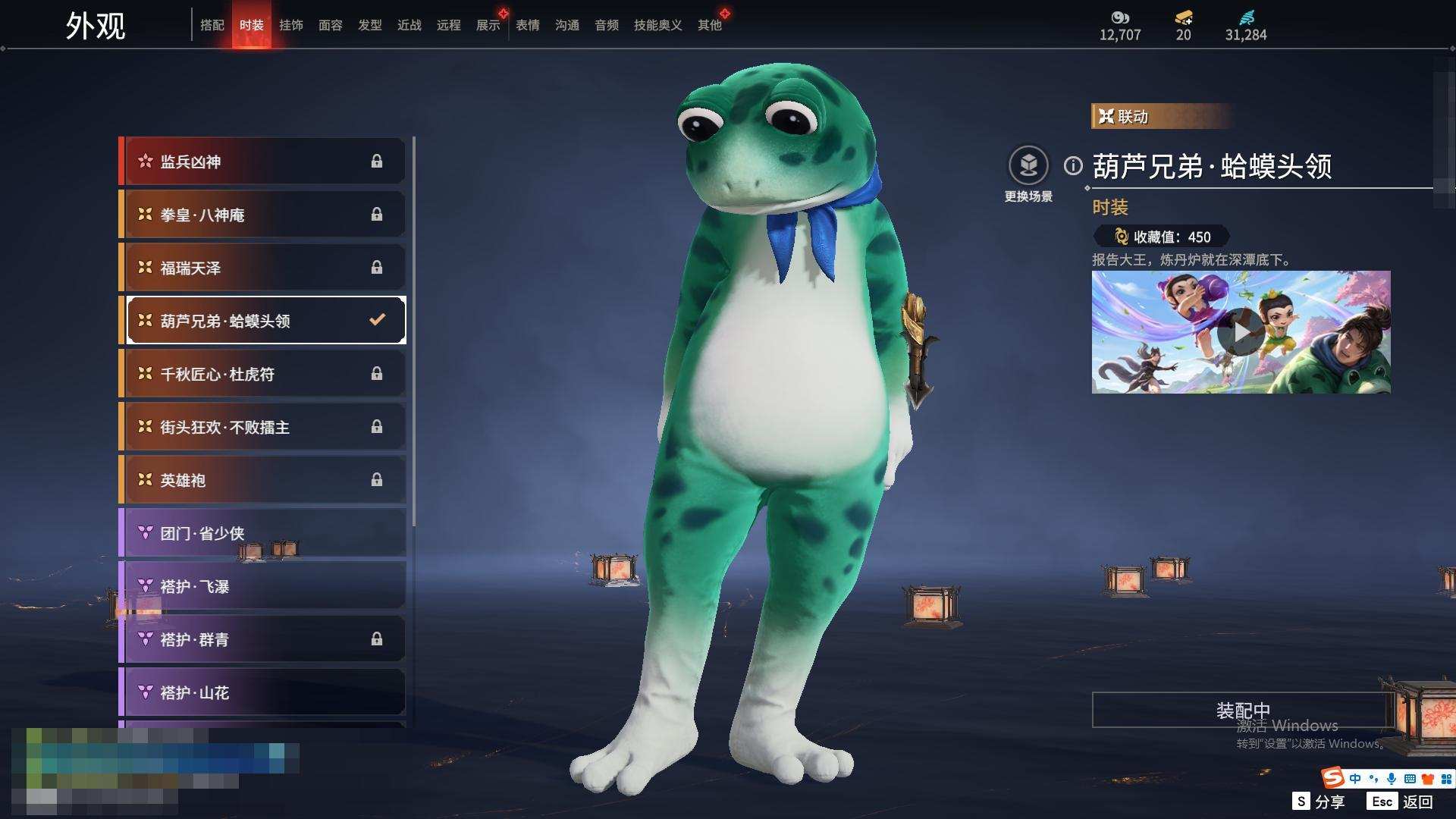The image size is (1456, 819).
Task: Switch to the 搭配 tab
Action: tap(212, 25)
